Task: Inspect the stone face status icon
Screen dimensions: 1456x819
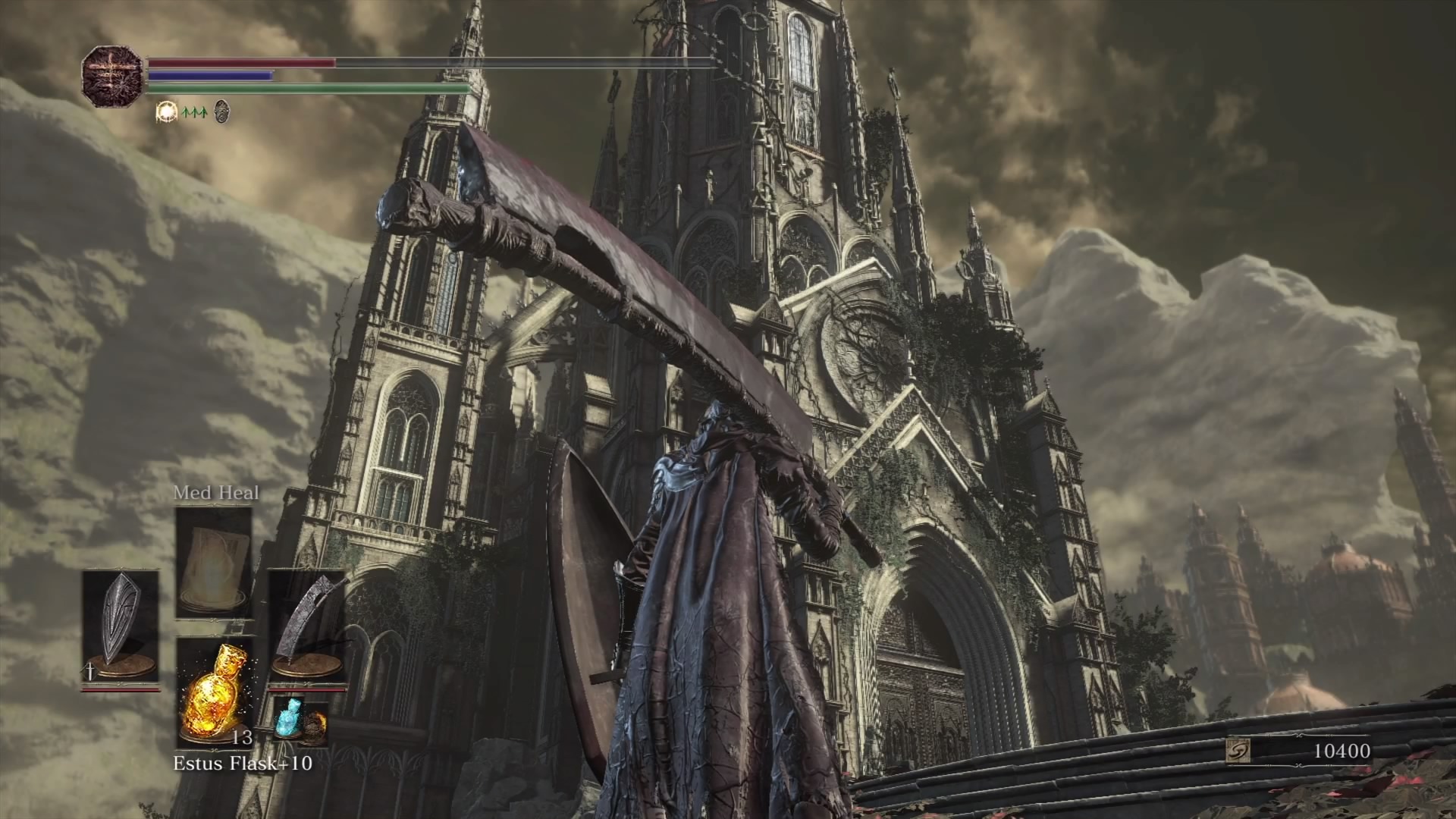Action: click(221, 112)
